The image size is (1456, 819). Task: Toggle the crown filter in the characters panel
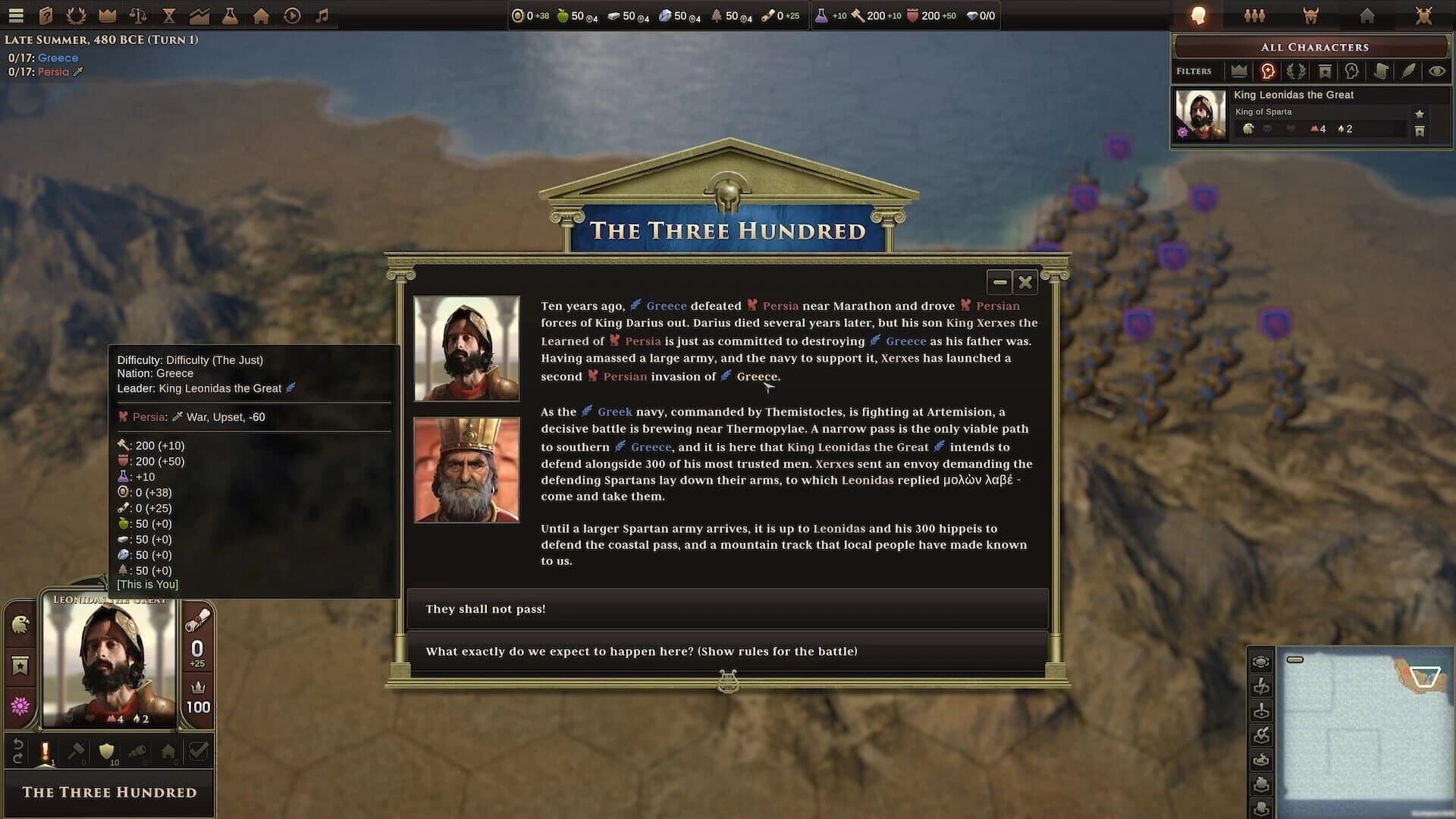(1239, 71)
